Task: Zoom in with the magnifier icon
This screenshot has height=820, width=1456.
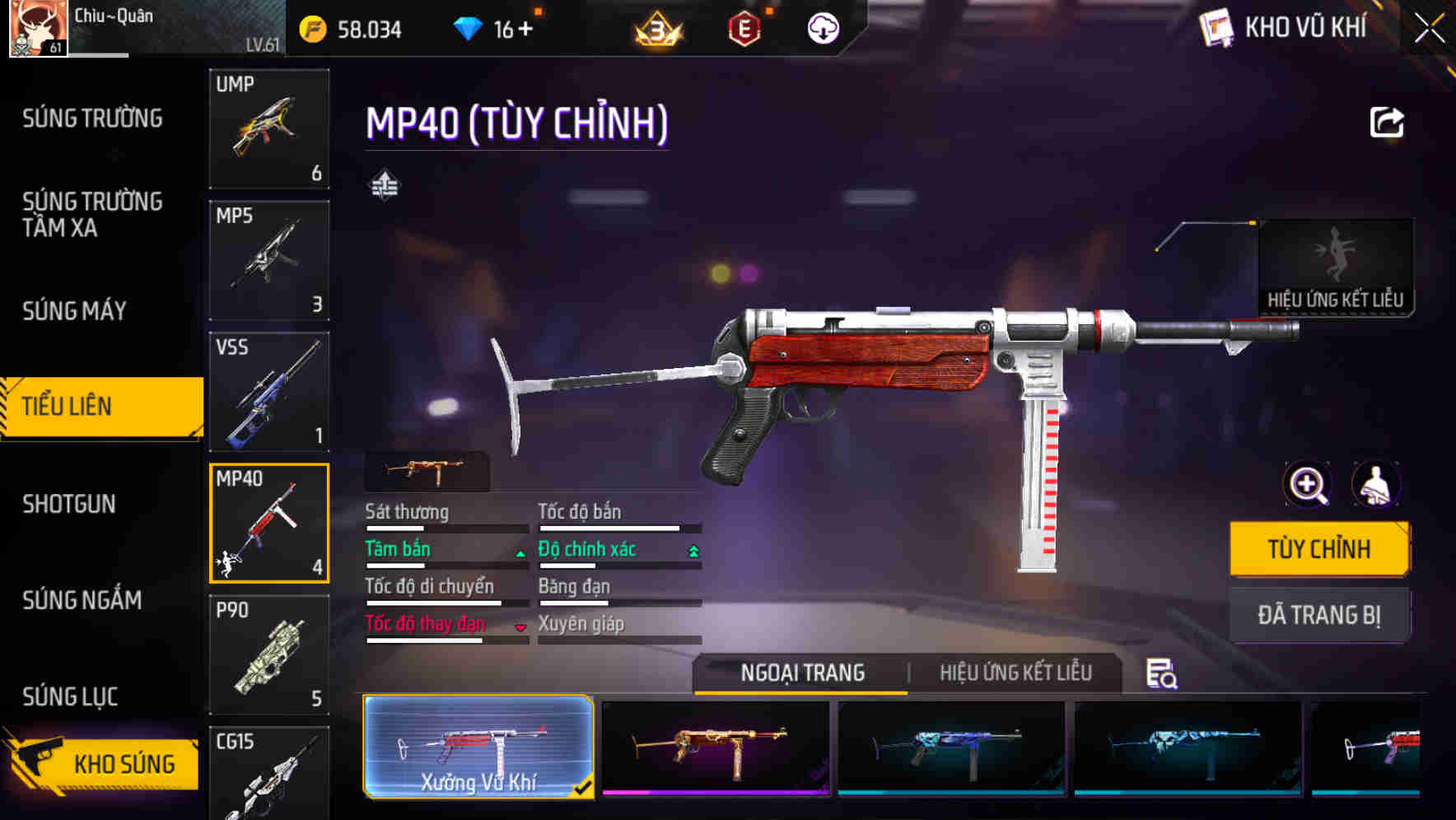Action: [1307, 484]
